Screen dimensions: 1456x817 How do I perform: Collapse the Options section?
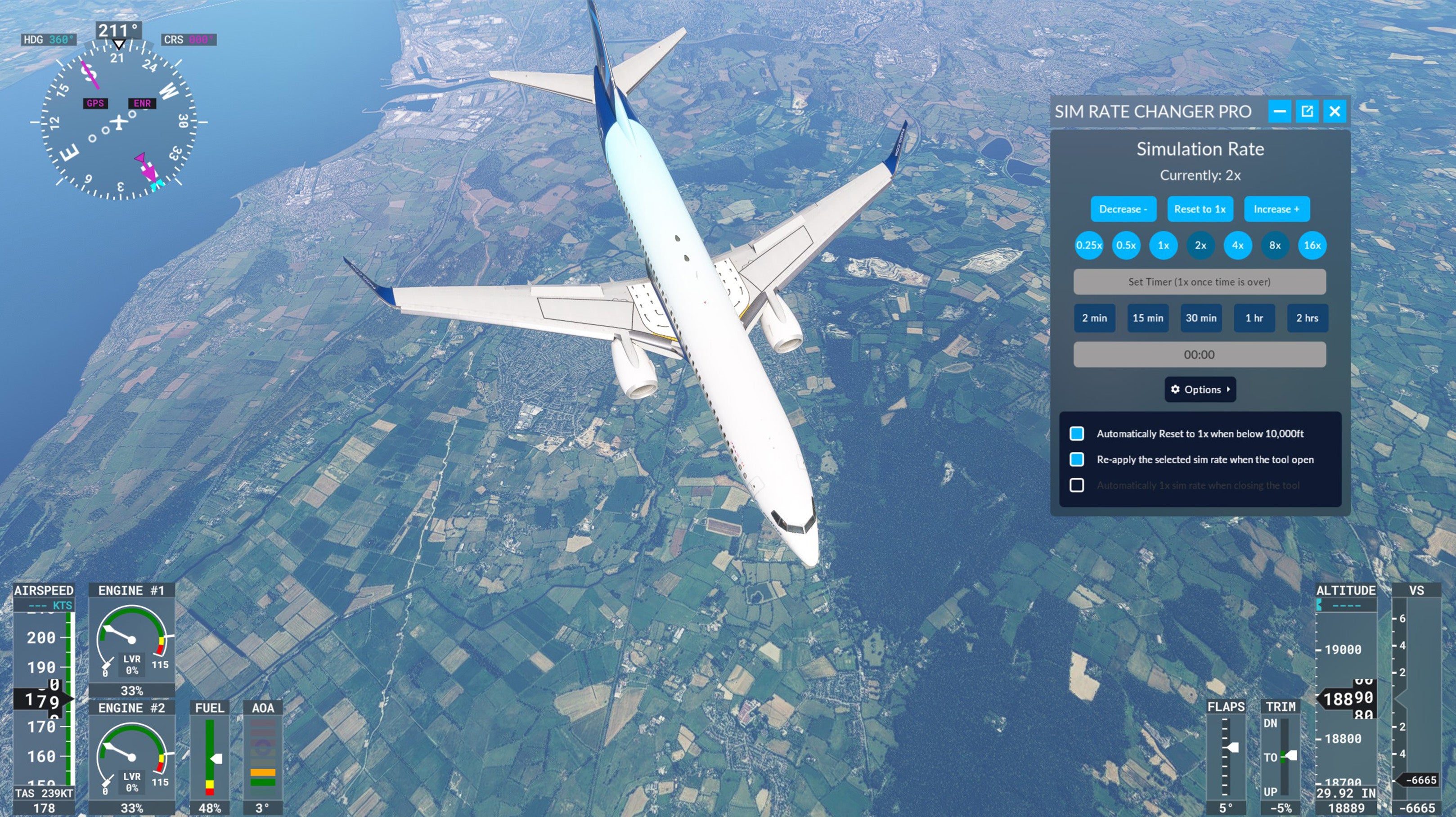click(1200, 389)
